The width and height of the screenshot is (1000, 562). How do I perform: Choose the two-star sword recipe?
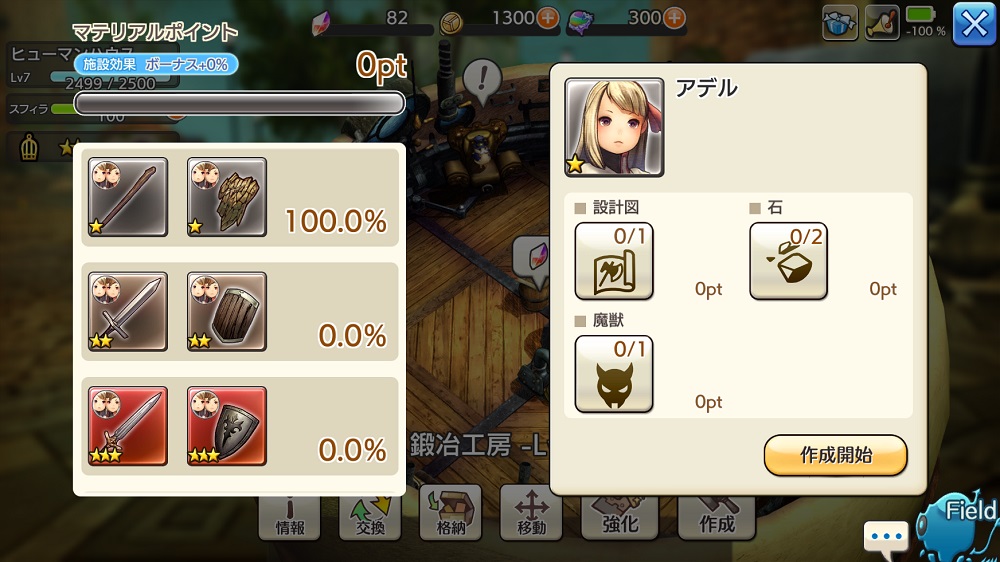127,311
